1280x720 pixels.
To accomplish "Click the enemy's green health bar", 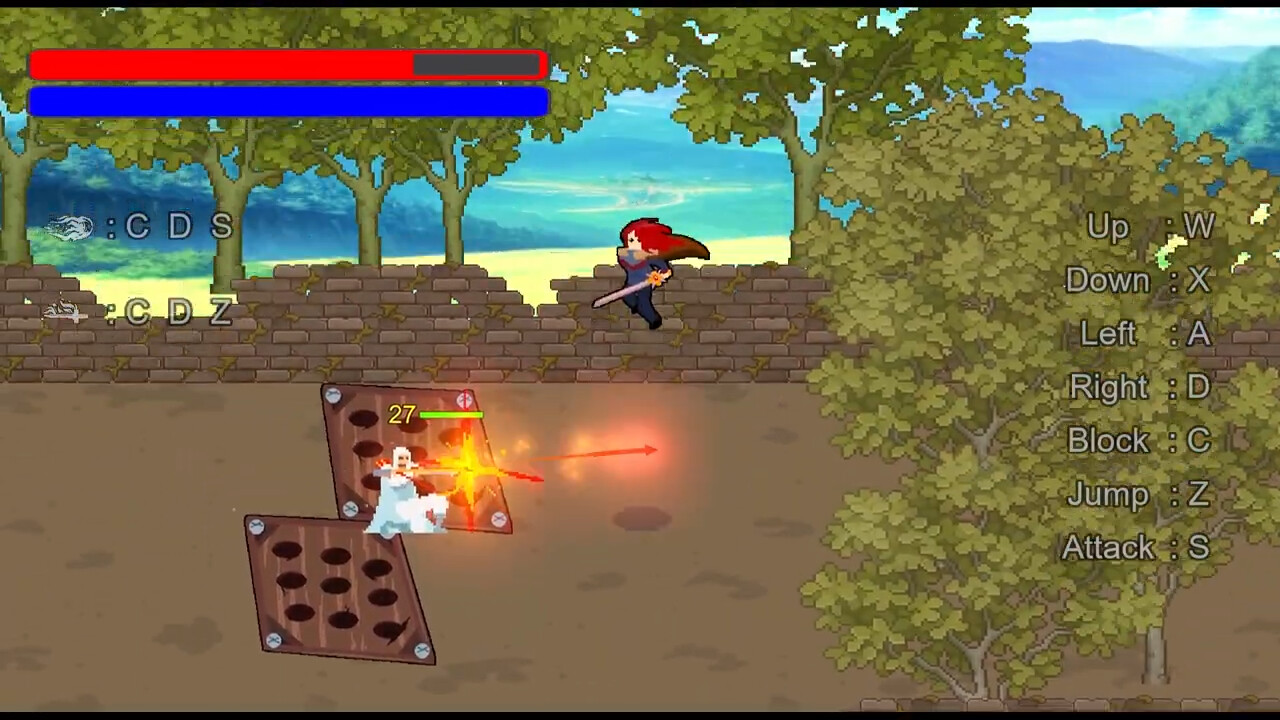I will tap(452, 413).
